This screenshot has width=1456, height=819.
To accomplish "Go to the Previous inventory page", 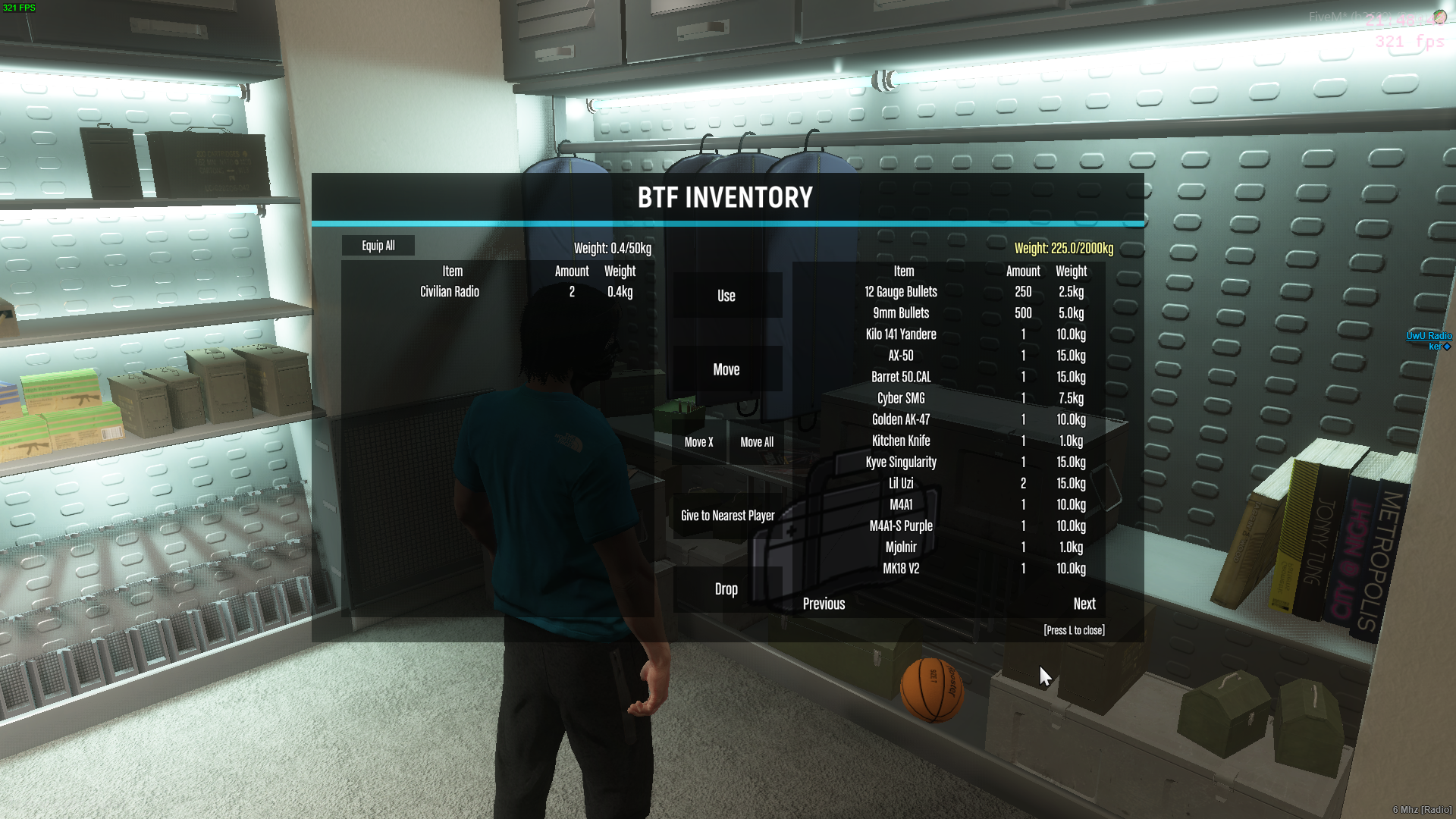I will [x=824, y=604].
